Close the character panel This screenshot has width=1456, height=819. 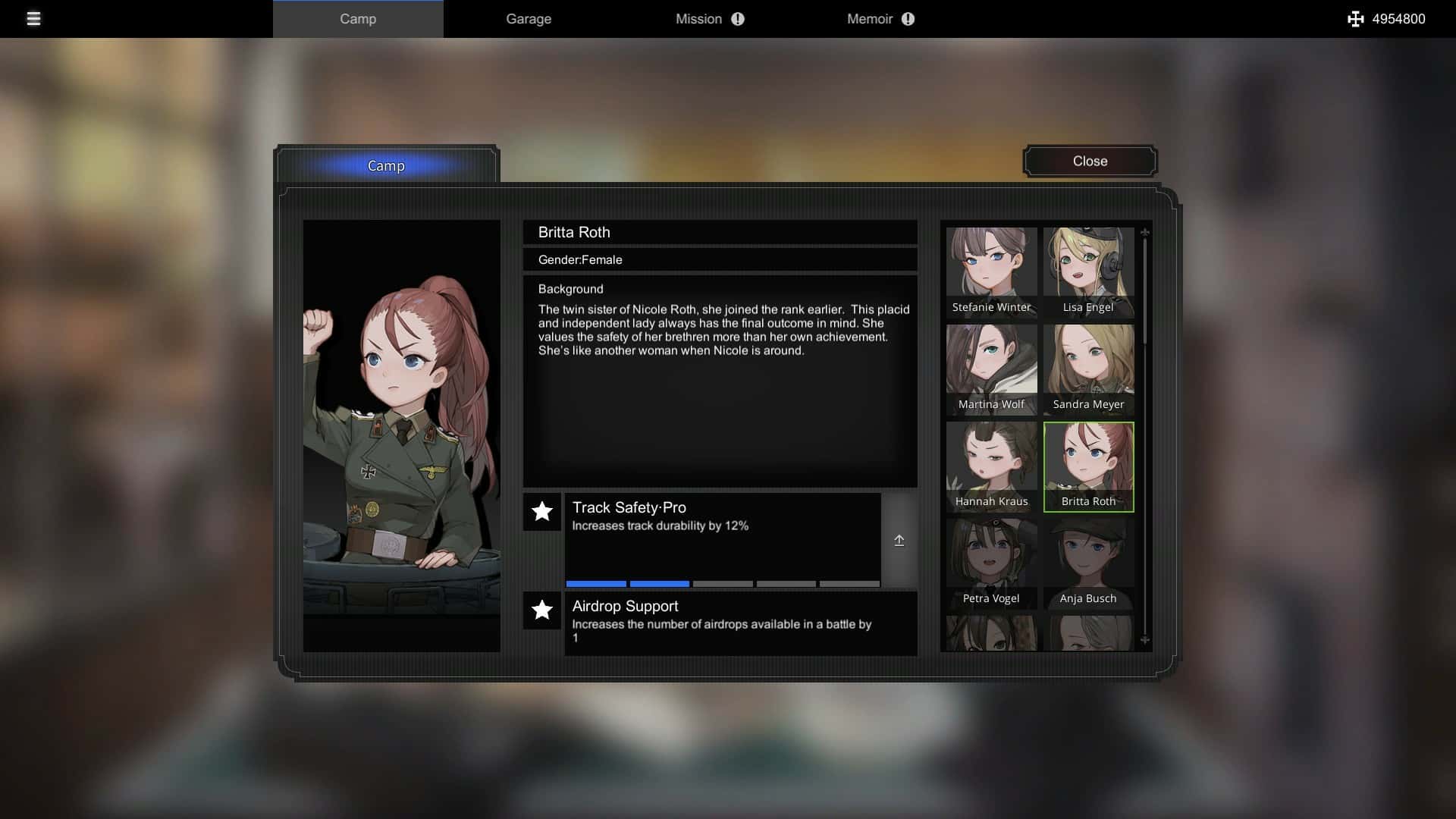click(1090, 161)
